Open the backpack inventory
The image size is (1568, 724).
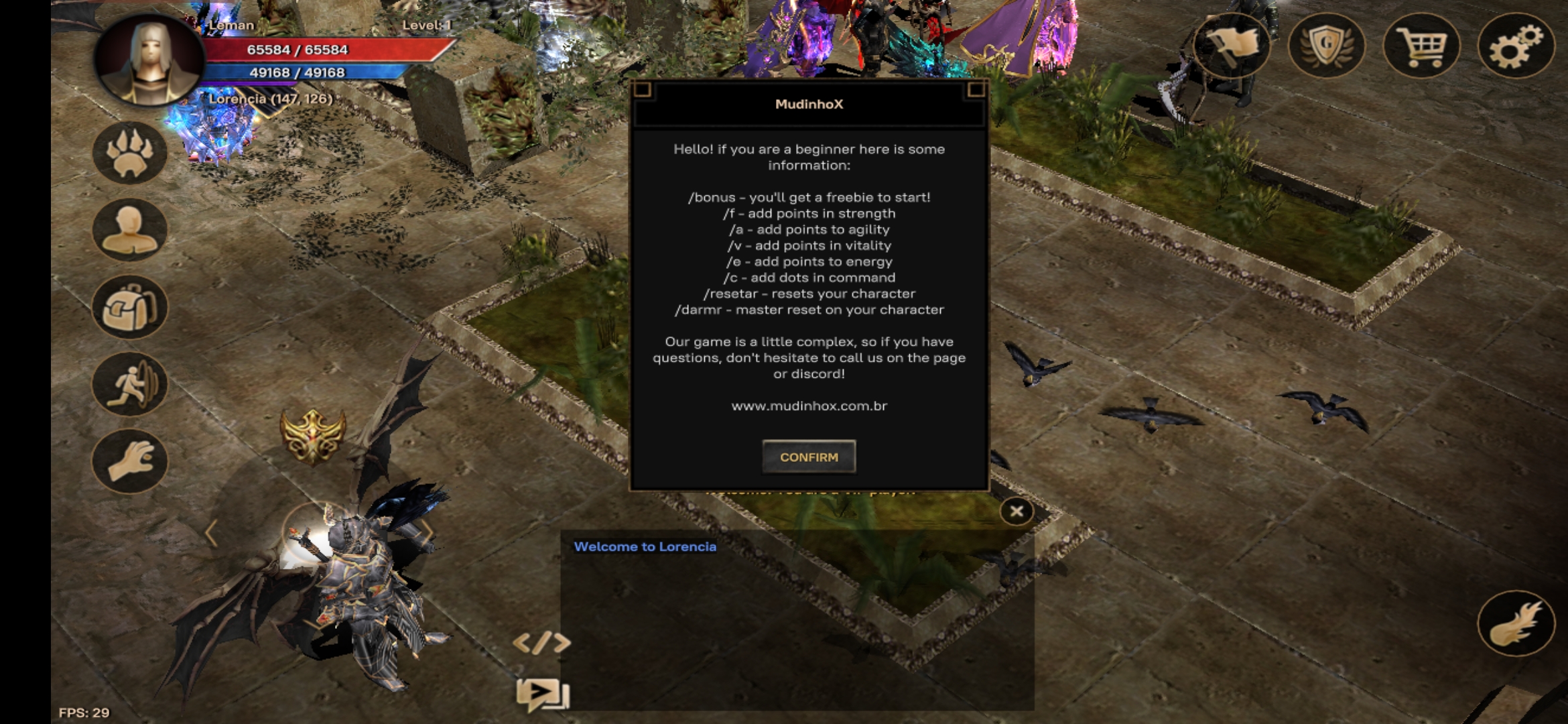[x=129, y=307]
